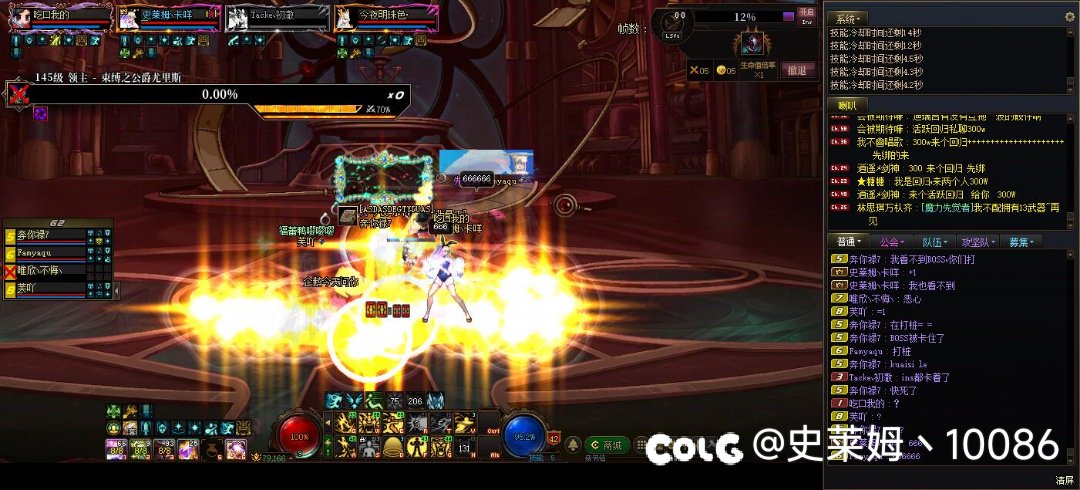The image size is (1080, 490).
Task: Switch to the 公会 guild chat tab
Action: coord(891,241)
